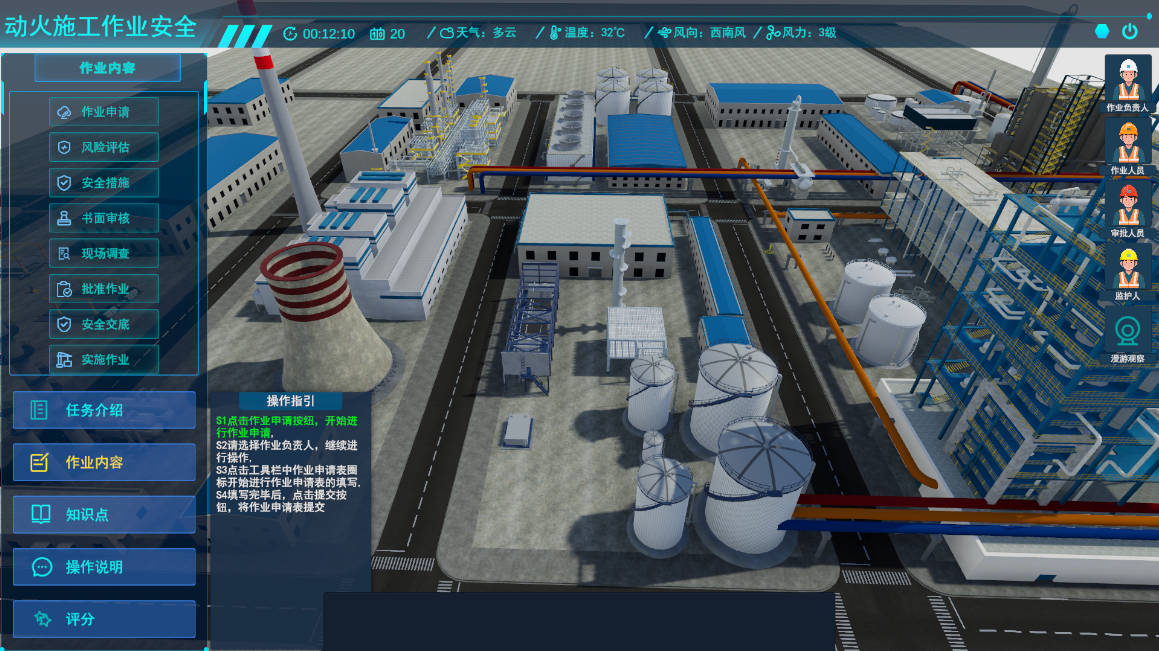This screenshot has height=651, width=1159.
Task: Choose the 作业人员 orange-helmet role
Action: [1128, 147]
